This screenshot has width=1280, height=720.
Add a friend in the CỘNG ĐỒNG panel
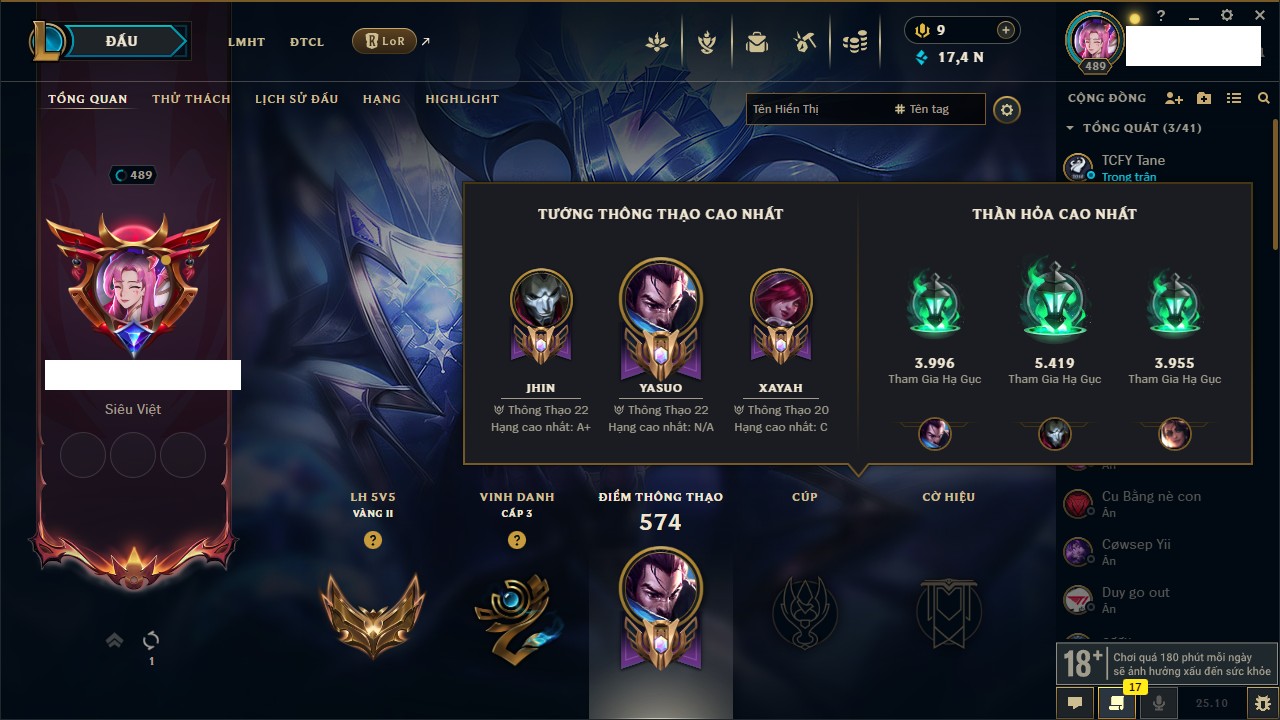[x=1174, y=98]
